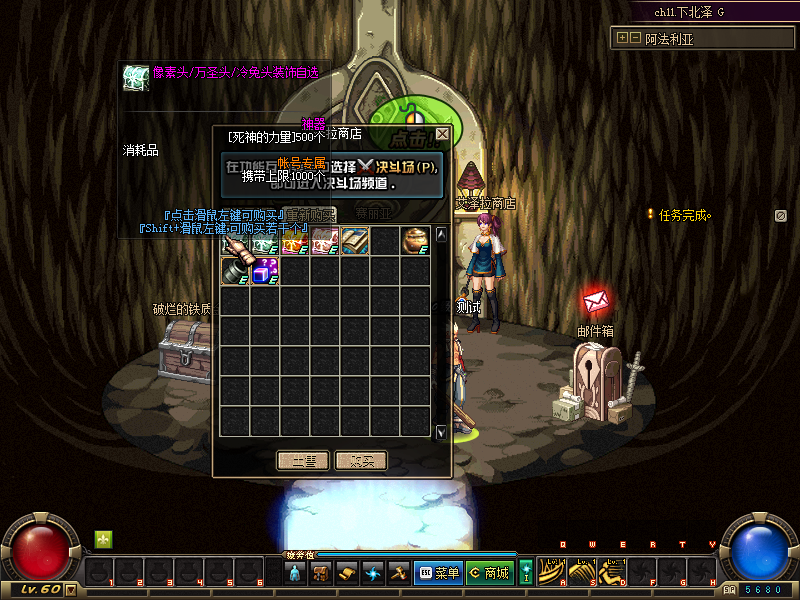Open the blue skill star icon

tap(373, 573)
